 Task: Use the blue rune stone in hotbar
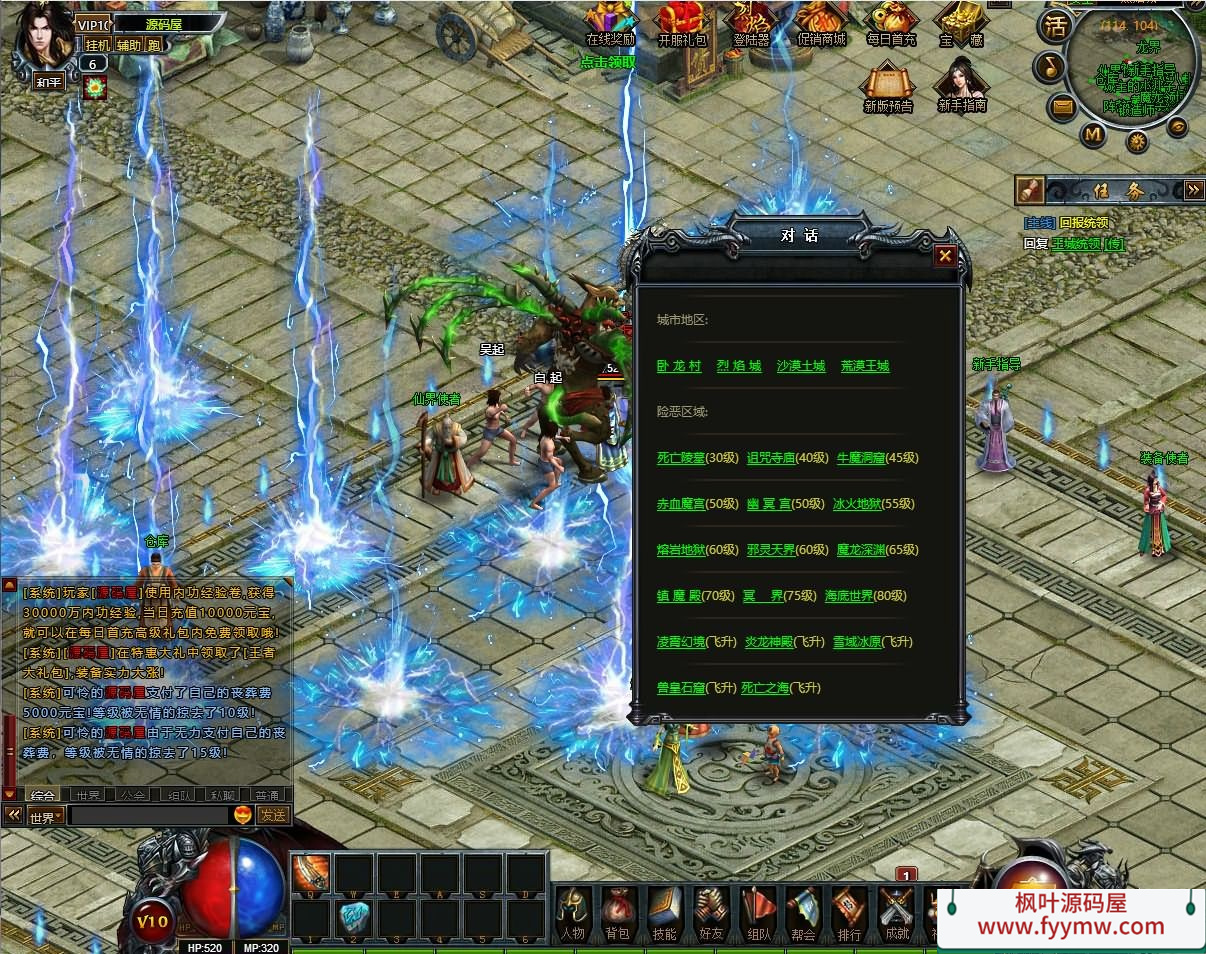tap(354, 915)
